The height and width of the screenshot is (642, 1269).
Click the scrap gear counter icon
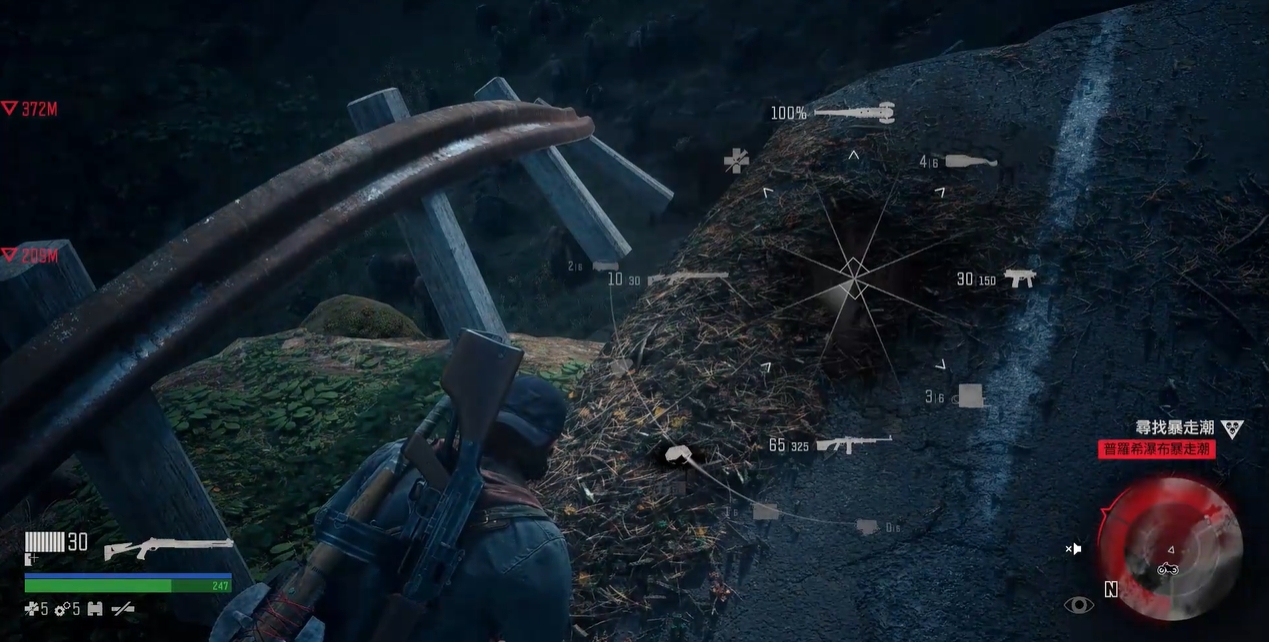62,608
